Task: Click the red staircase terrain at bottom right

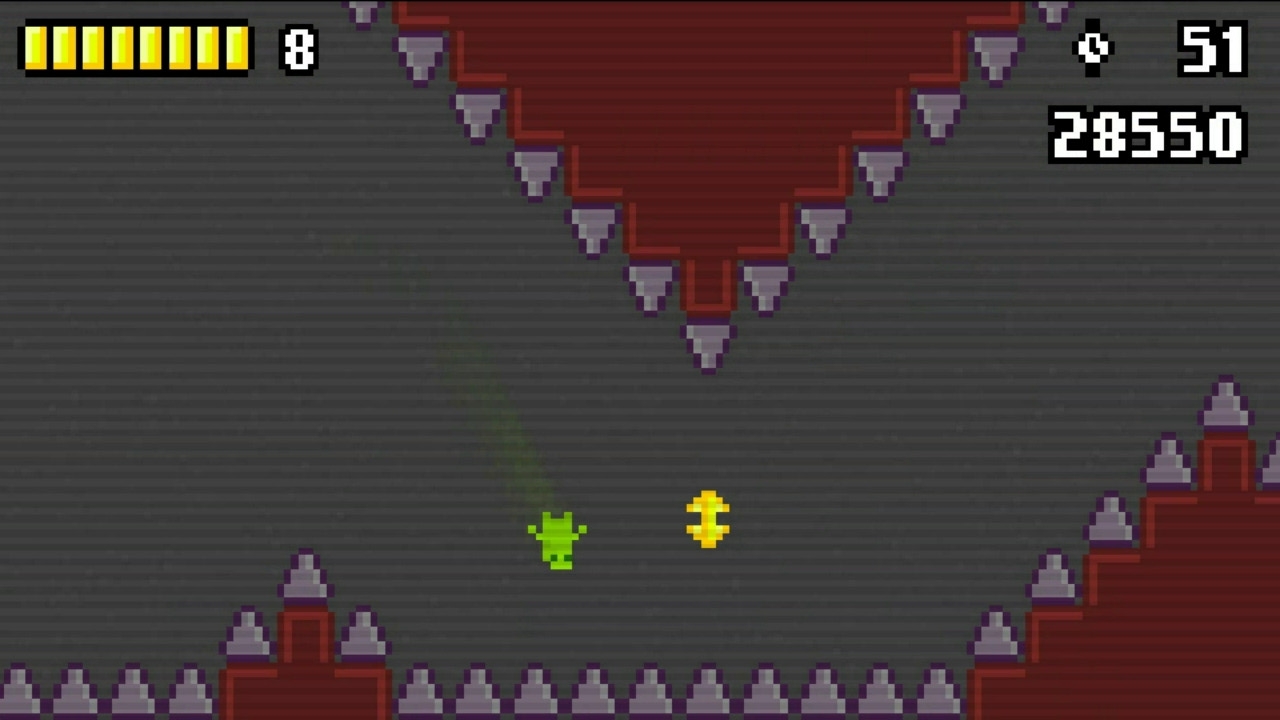Action: pos(1150,620)
